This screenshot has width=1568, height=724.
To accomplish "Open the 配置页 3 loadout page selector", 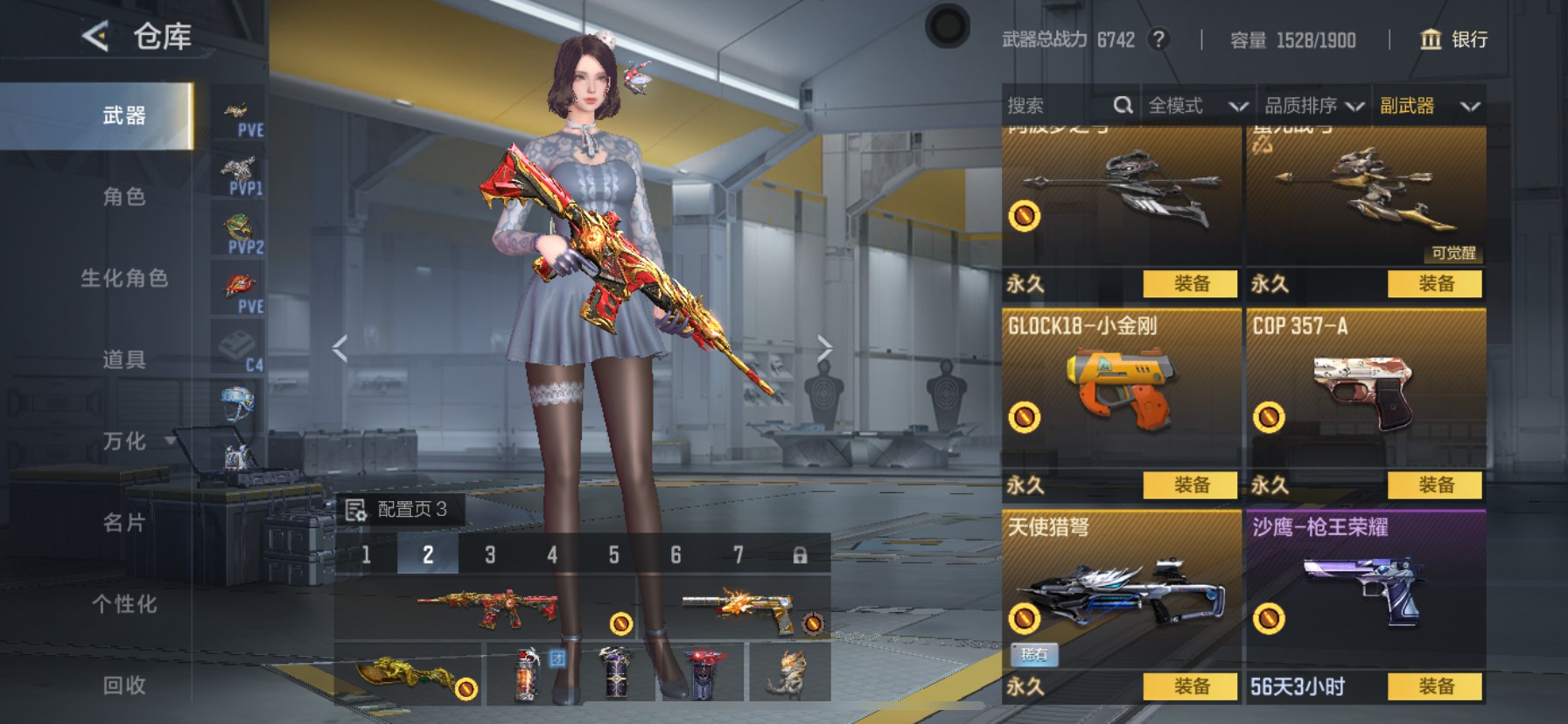I will pyautogui.click(x=399, y=509).
